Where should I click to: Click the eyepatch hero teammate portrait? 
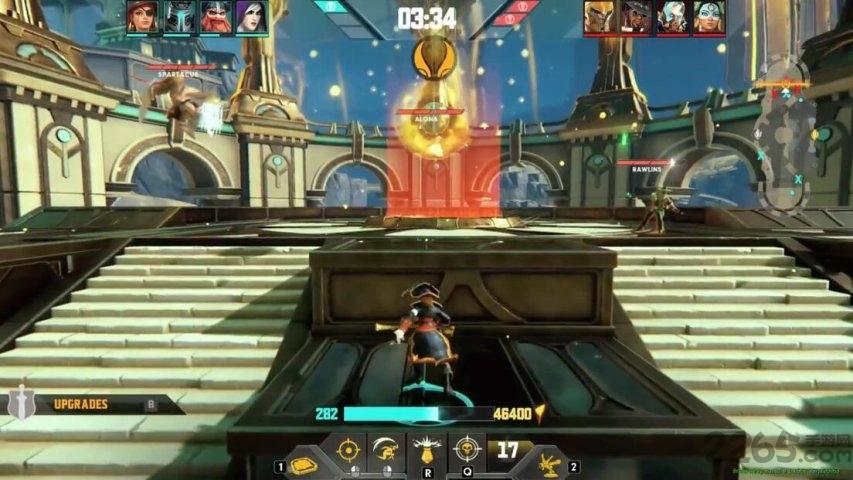coord(142,17)
